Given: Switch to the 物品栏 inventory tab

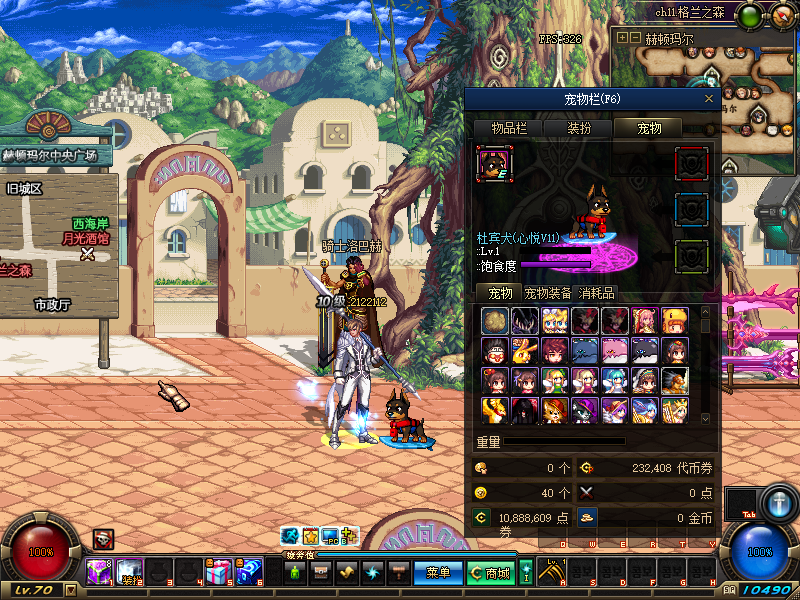Looking at the screenshot, I should (x=508, y=128).
